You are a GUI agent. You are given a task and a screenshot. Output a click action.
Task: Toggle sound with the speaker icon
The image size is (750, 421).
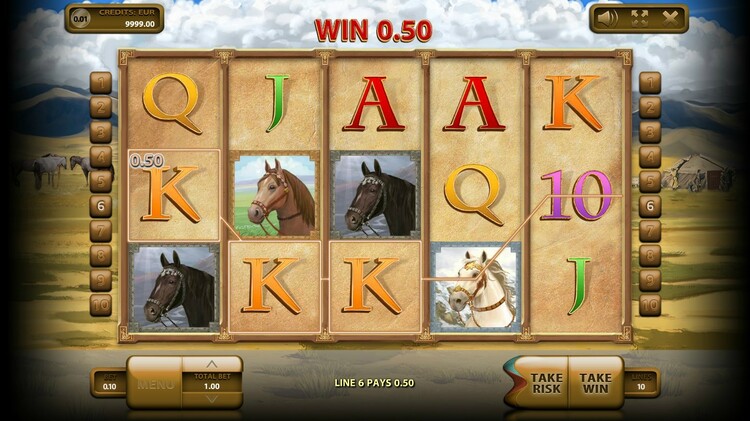[605, 17]
